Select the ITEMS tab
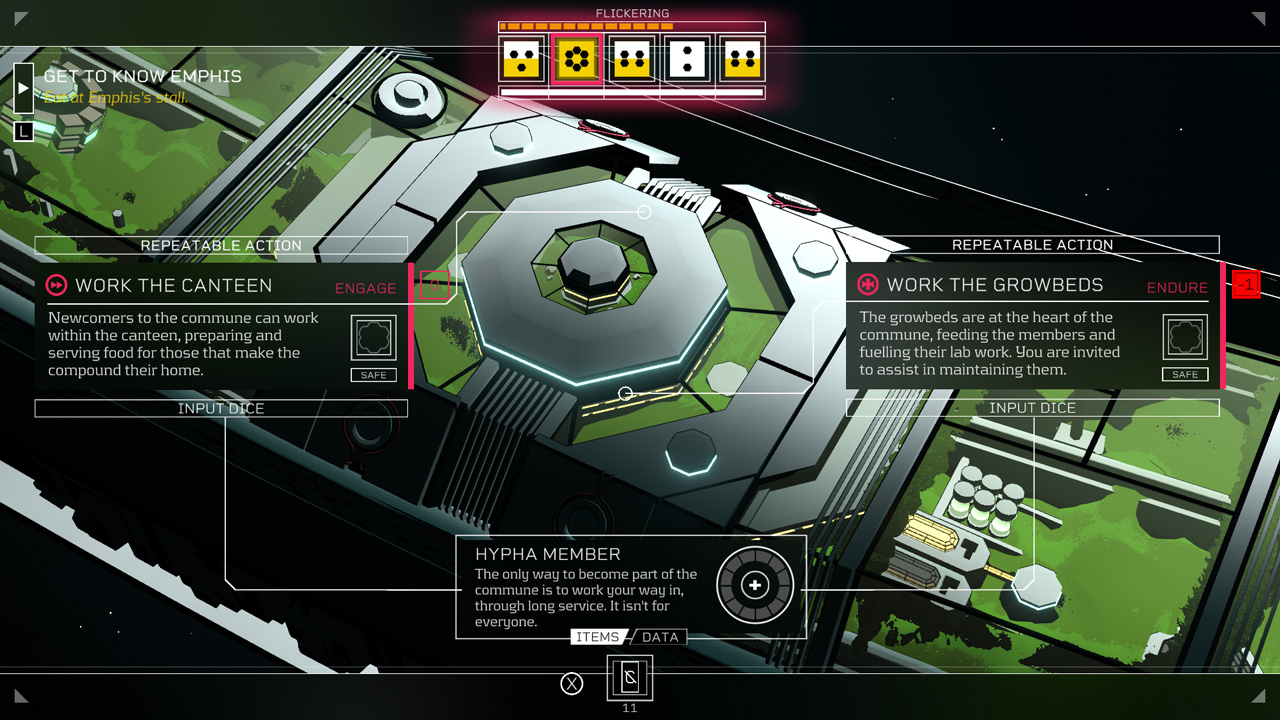 click(600, 637)
